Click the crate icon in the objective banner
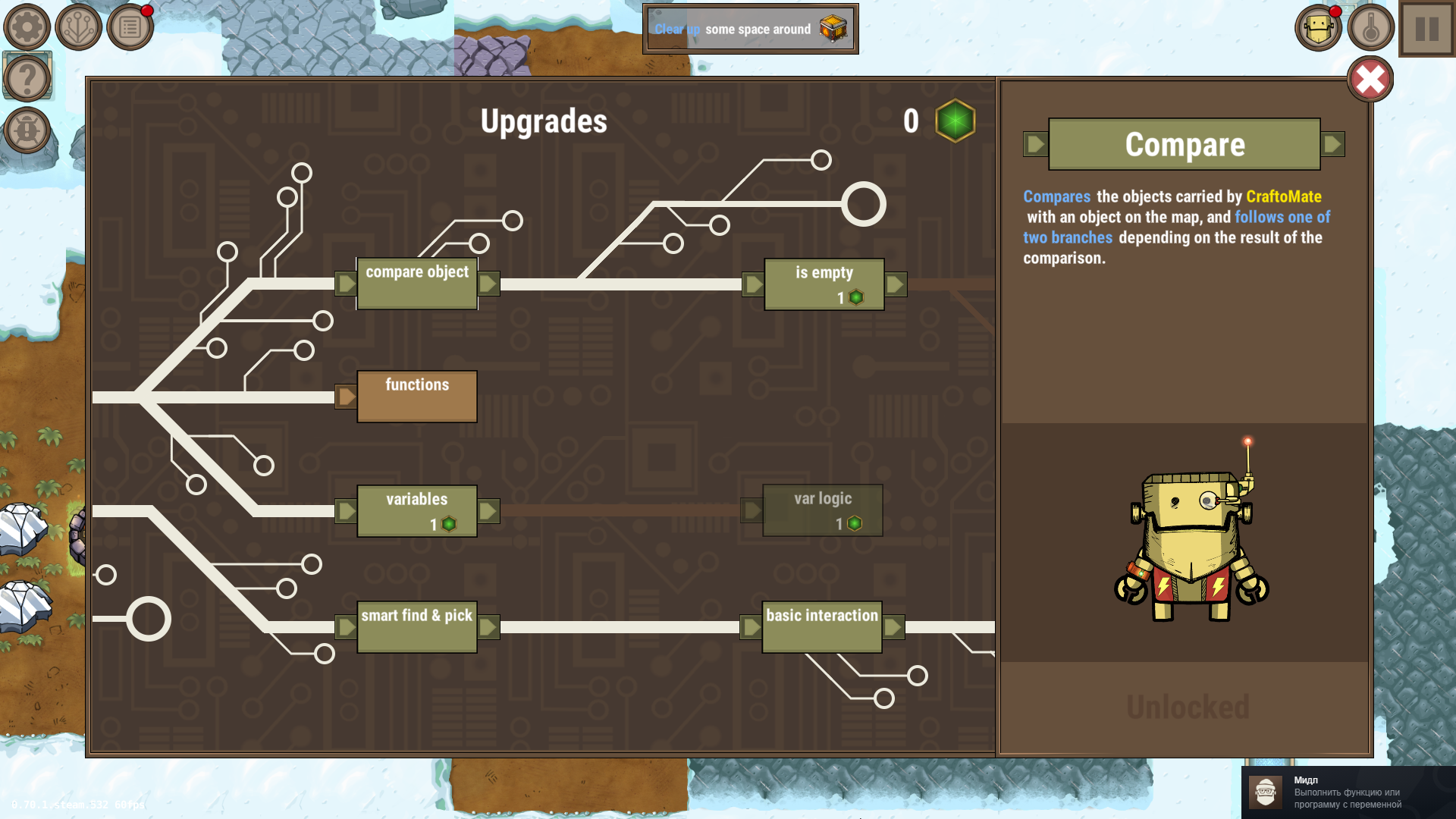Screen dimensions: 1456x819 [x=833, y=29]
